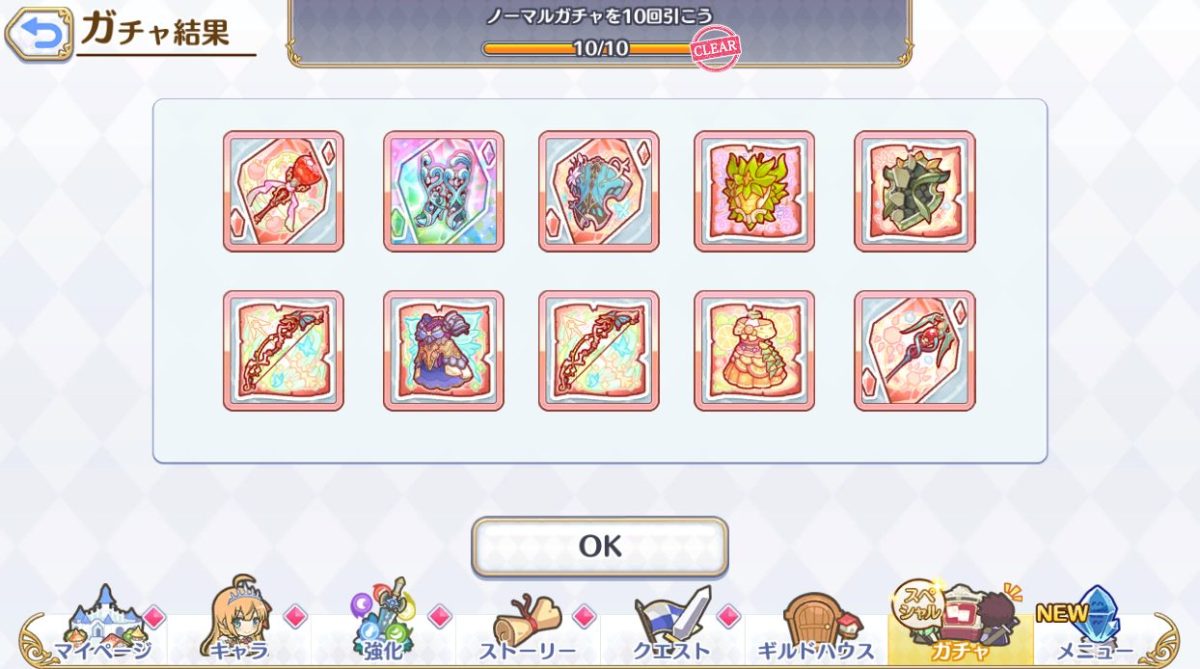Go back using the return arrow button
This screenshot has height=669, width=1200.
39,35
